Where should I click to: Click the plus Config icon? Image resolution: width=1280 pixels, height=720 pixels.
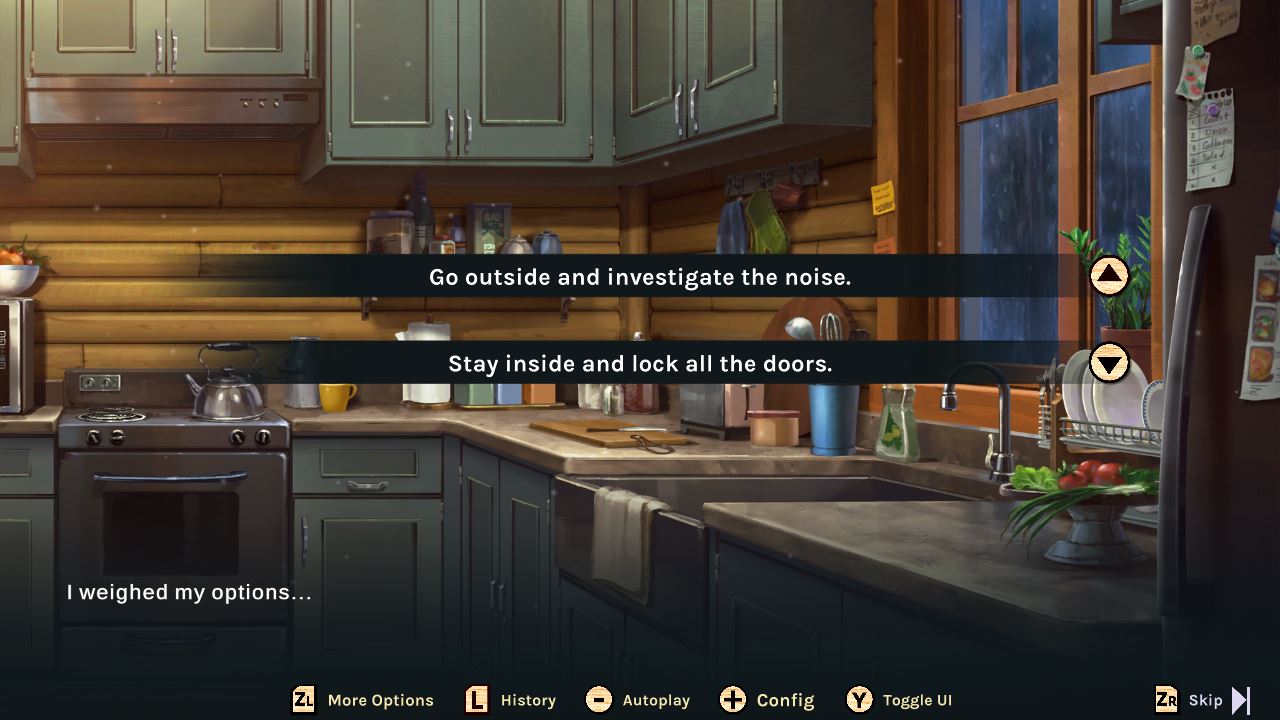click(734, 700)
